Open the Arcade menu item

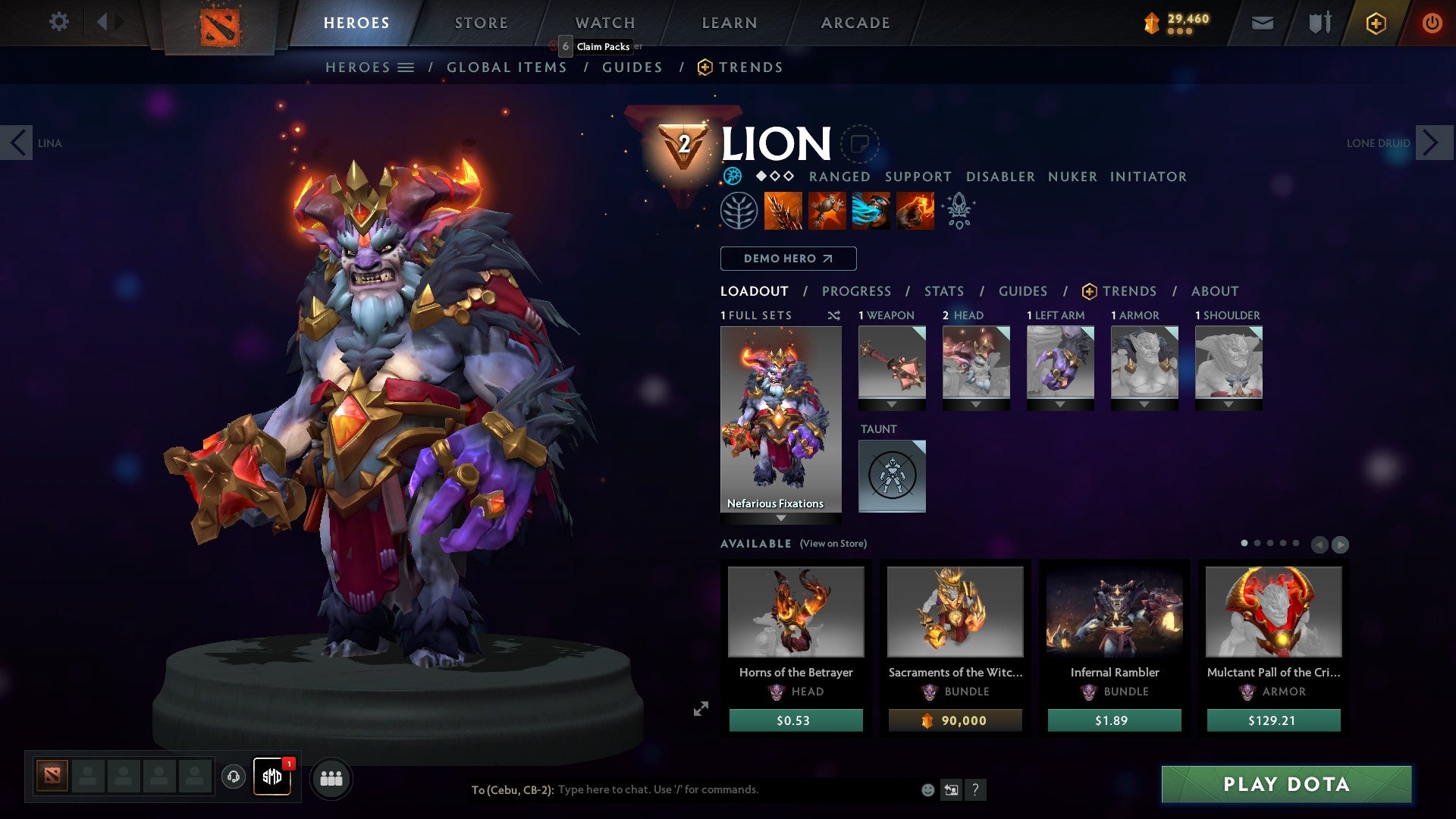click(x=855, y=22)
